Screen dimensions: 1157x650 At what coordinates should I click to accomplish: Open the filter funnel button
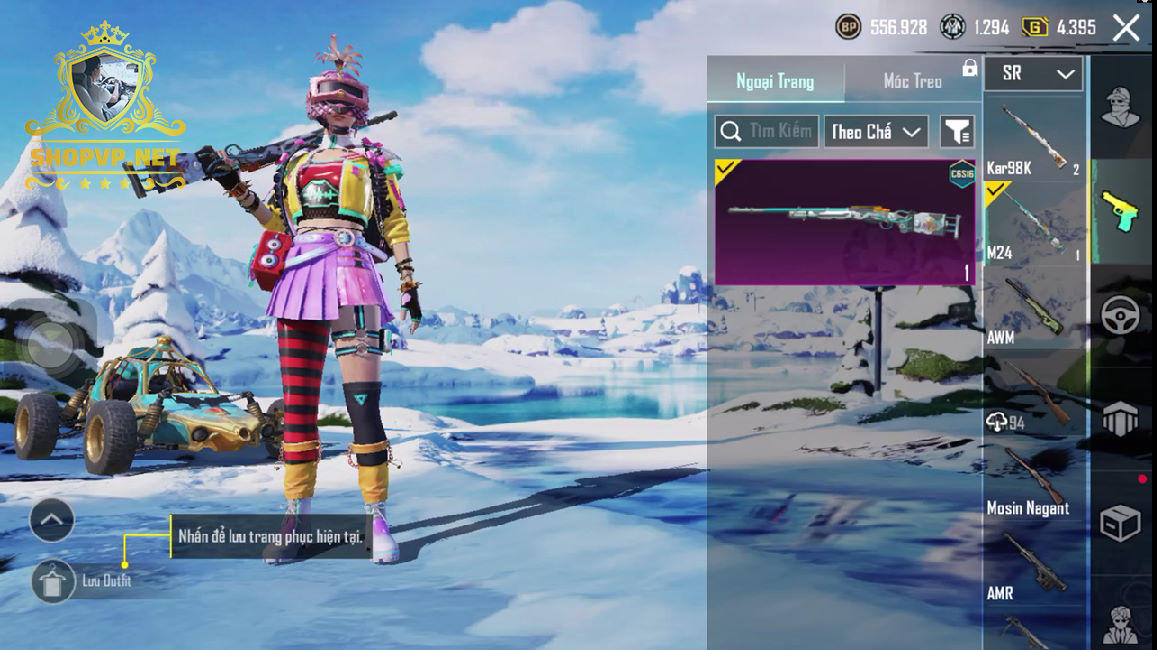pos(957,131)
